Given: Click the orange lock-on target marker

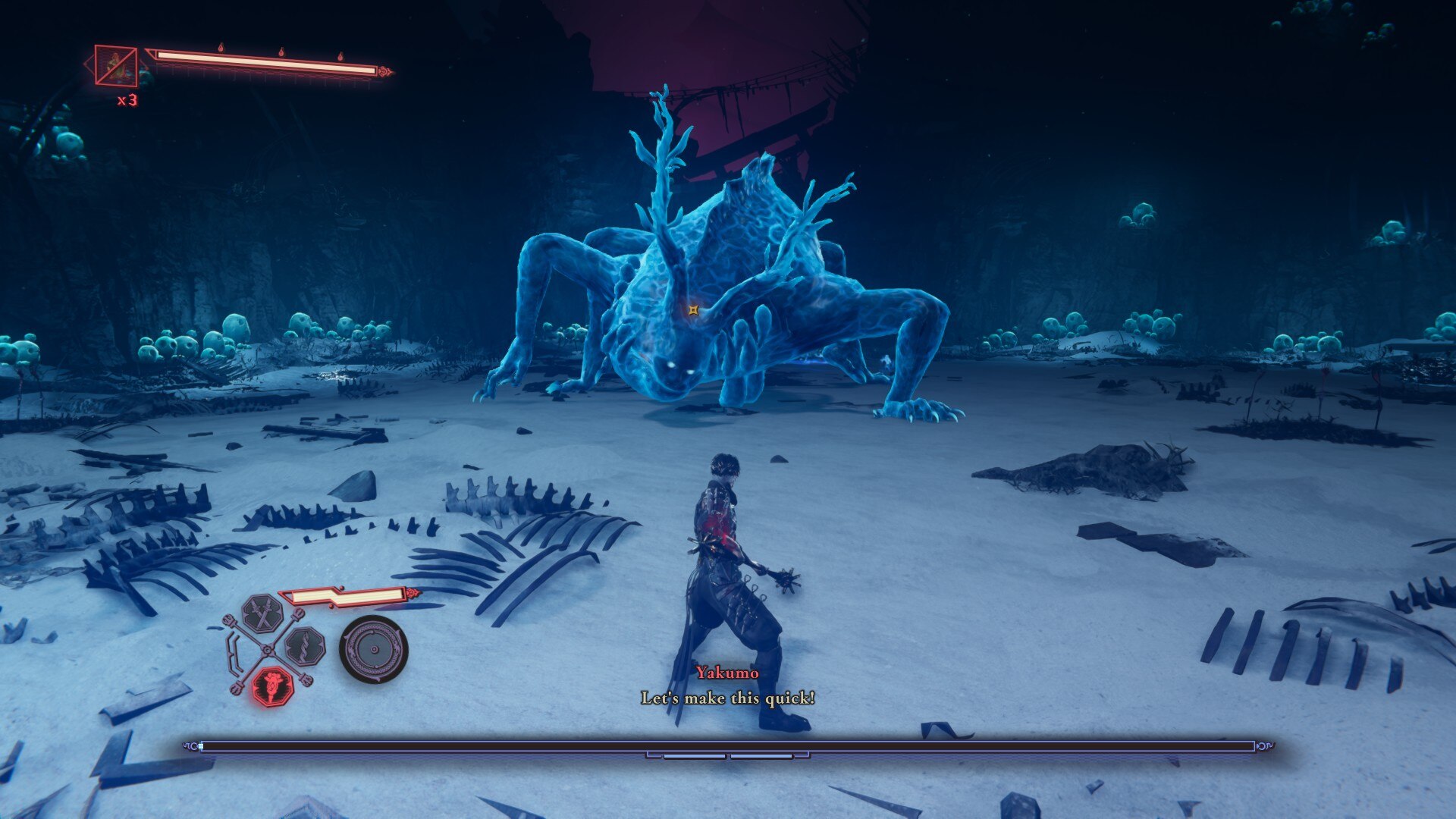Looking at the screenshot, I should click(693, 309).
